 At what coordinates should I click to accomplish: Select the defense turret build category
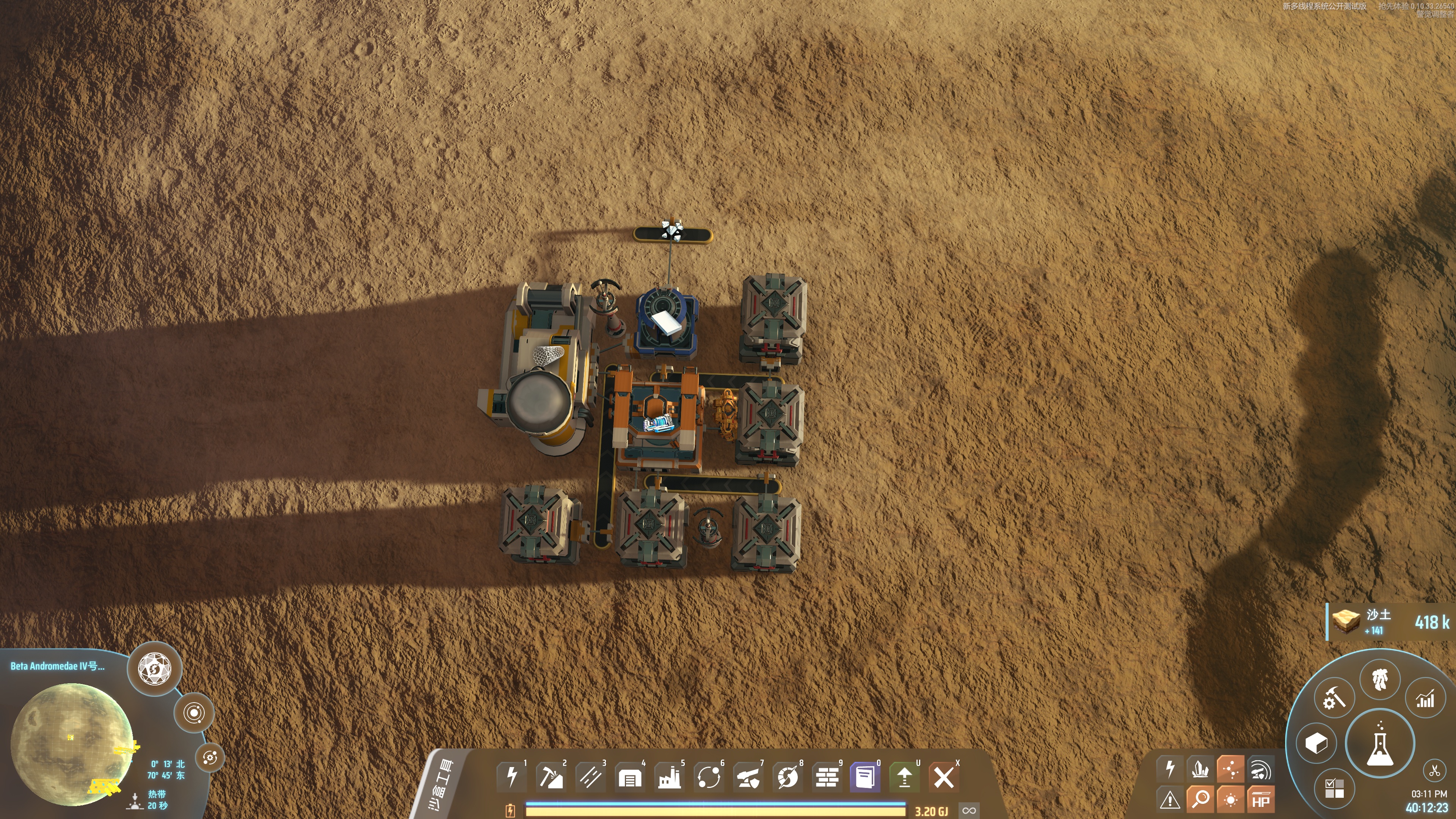748,777
